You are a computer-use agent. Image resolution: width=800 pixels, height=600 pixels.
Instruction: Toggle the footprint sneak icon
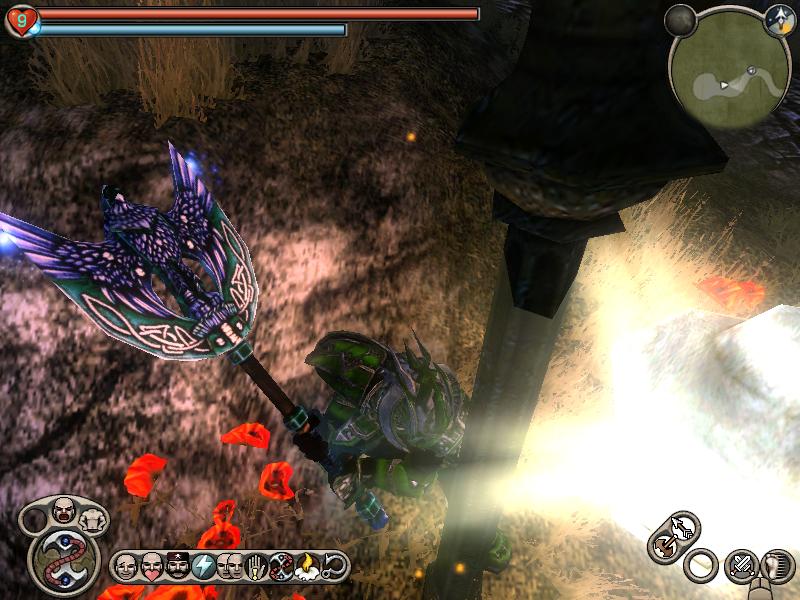778,566
